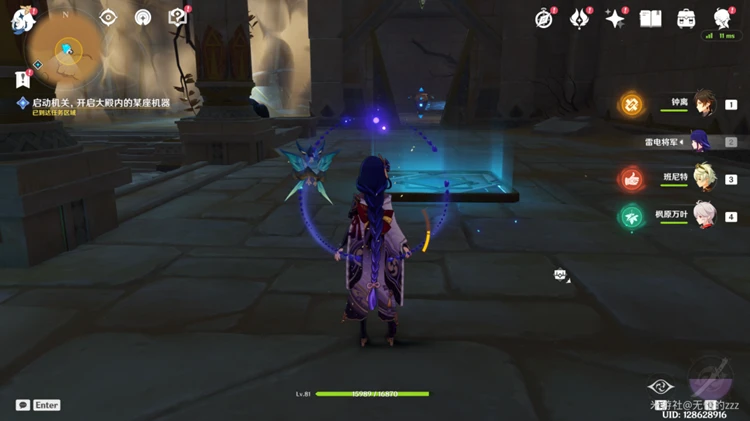Open the inventory backpack icon
This screenshot has width=750, height=421.
(686, 19)
